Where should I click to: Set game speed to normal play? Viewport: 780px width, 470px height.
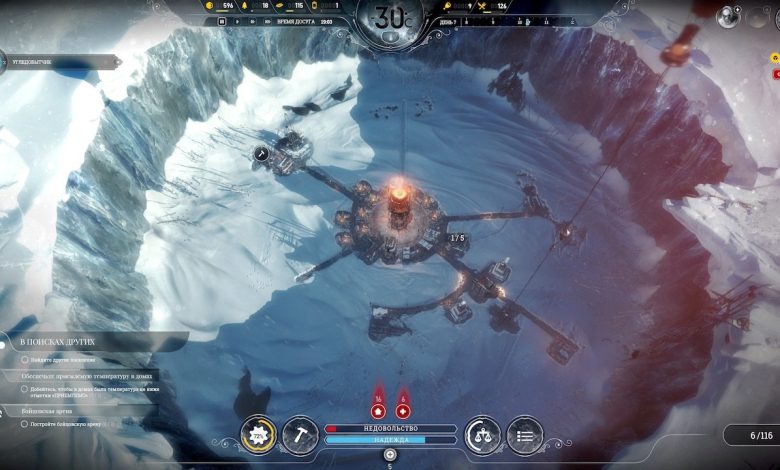coord(238,20)
